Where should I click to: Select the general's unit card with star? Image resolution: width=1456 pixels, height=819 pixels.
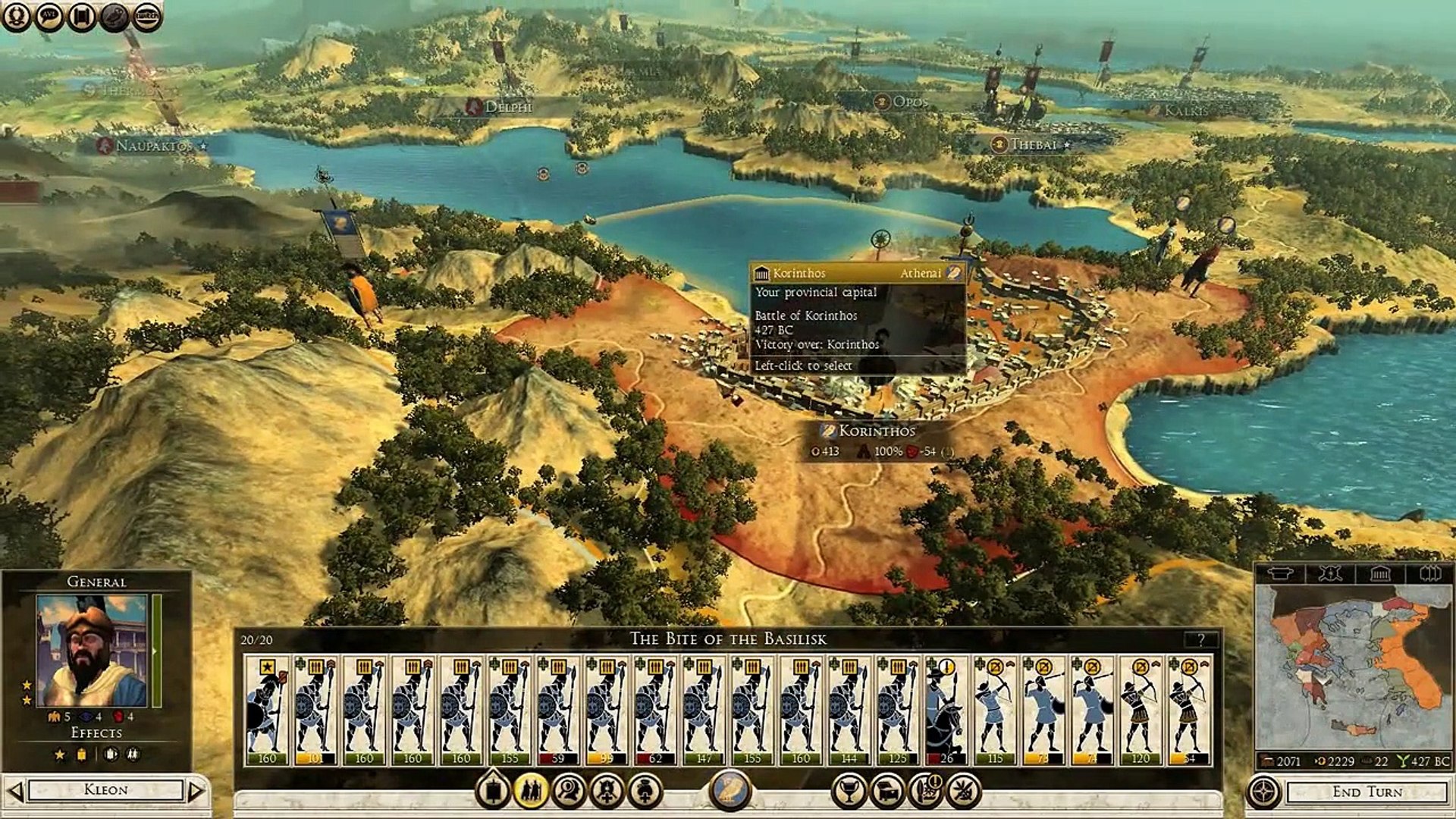267,710
